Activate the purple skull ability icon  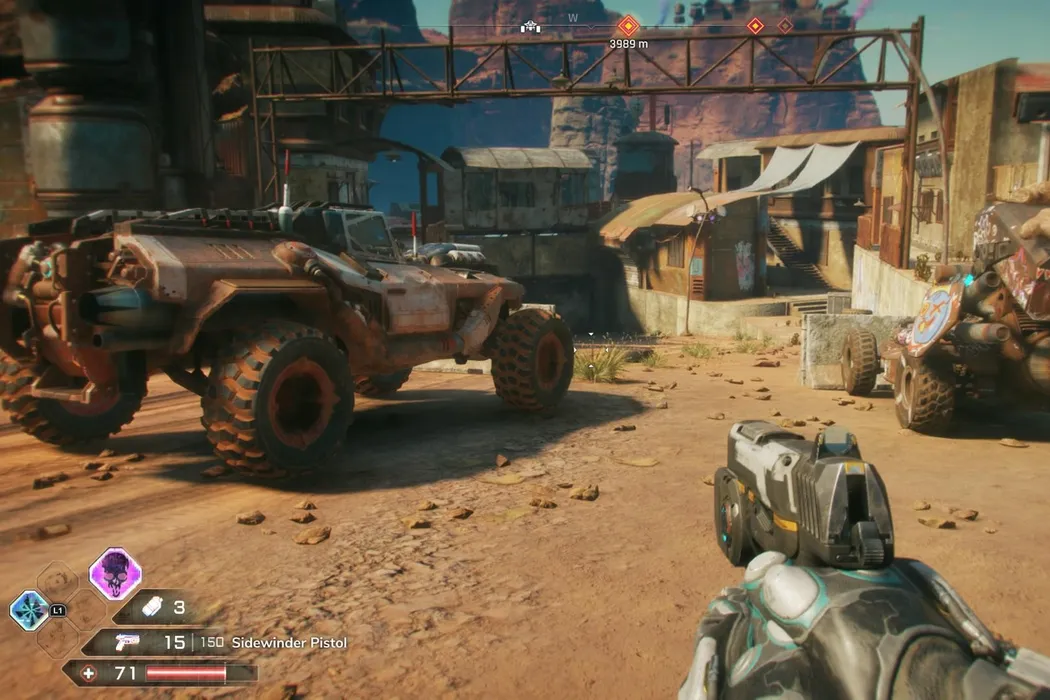(x=115, y=574)
